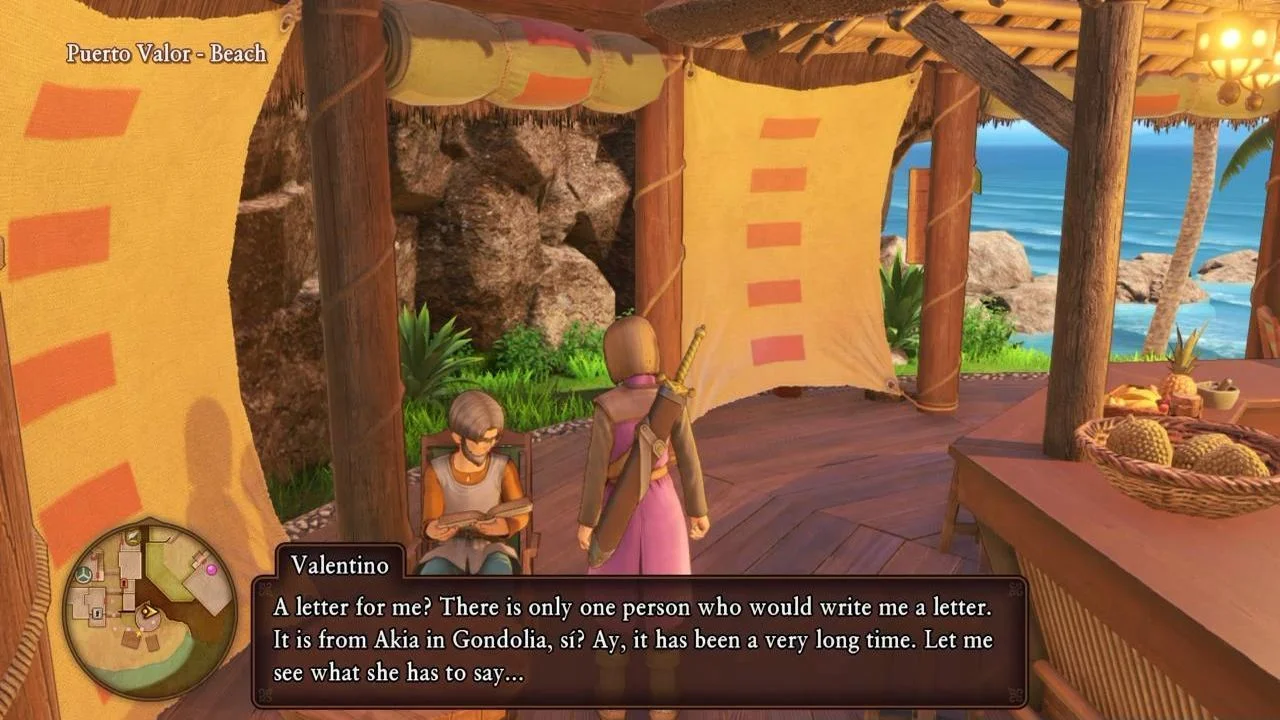Click the grey locked-door icon on the minimap

point(97,612)
